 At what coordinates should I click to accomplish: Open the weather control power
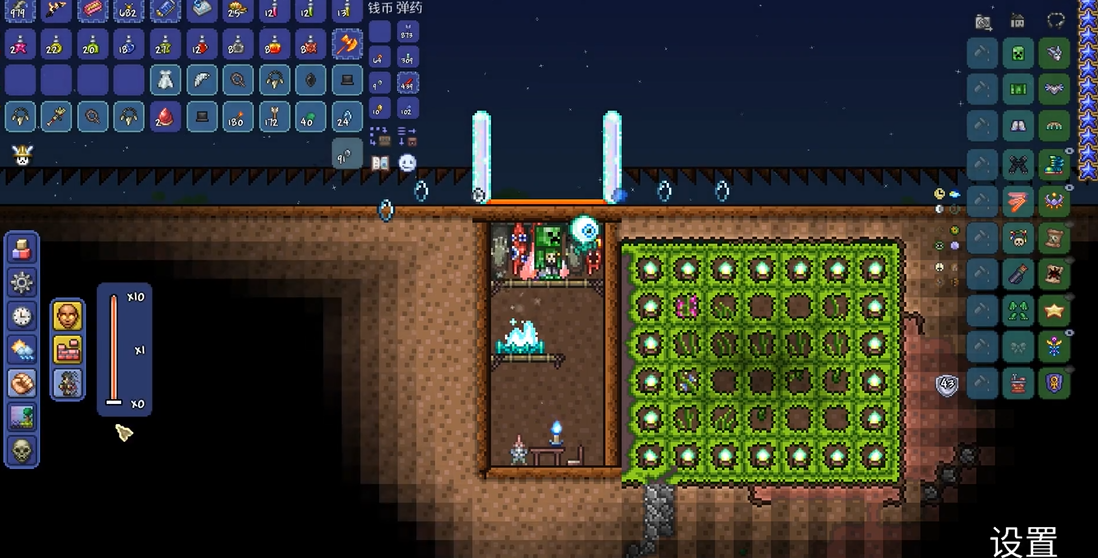pyautogui.click(x=21, y=349)
